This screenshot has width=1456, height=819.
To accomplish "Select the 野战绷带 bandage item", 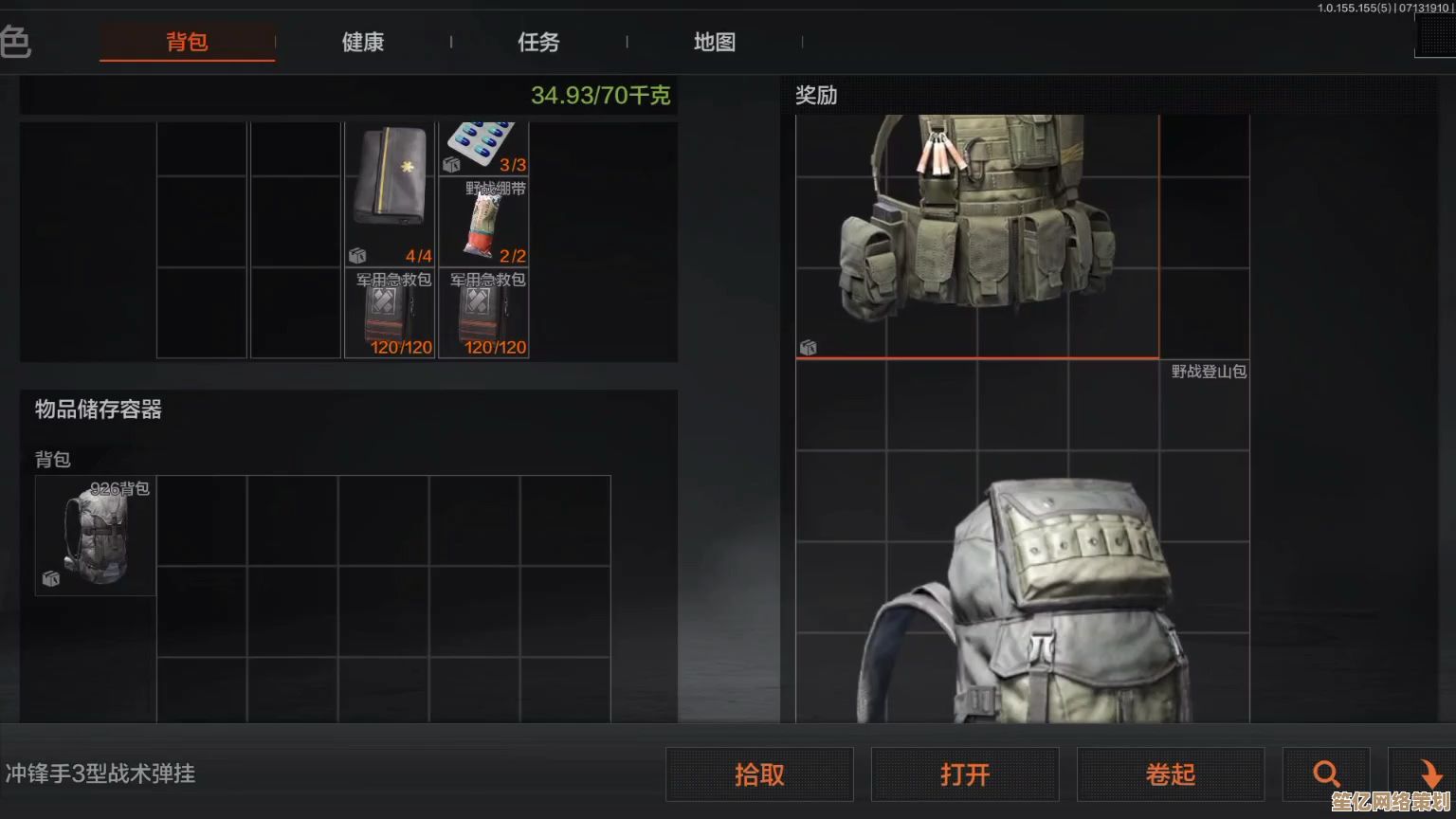I will coord(483,223).
